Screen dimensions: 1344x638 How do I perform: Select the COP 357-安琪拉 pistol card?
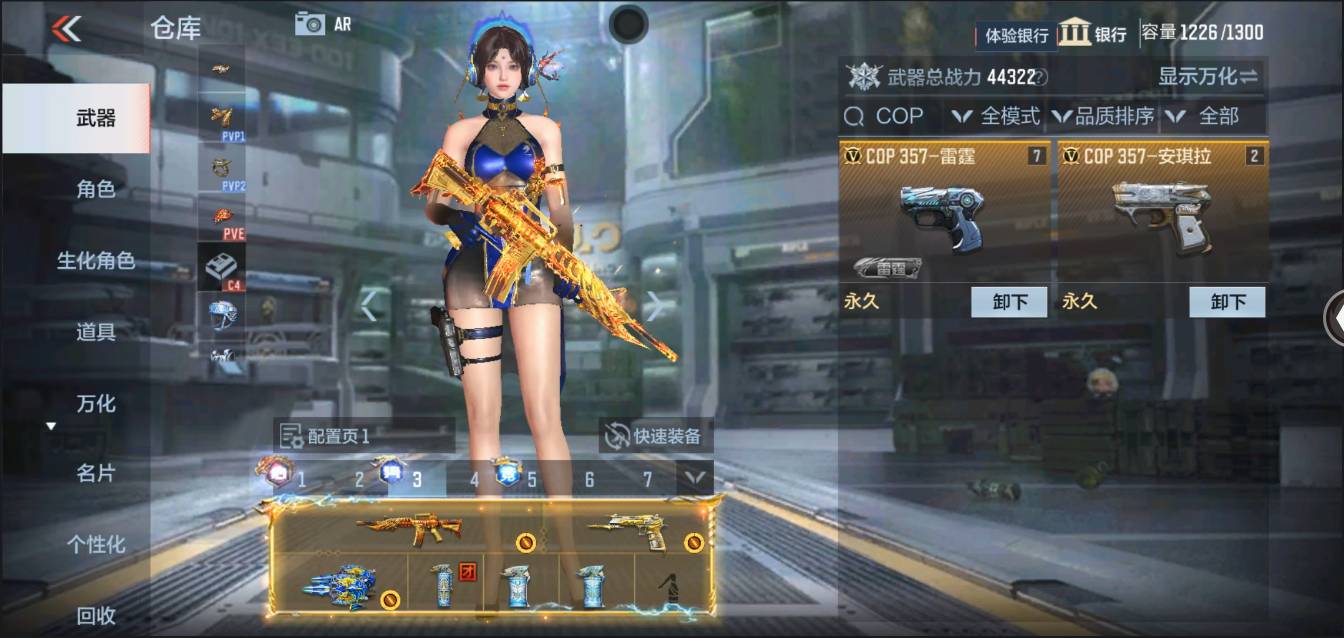pyautogui.click(x=1163, y=215)
